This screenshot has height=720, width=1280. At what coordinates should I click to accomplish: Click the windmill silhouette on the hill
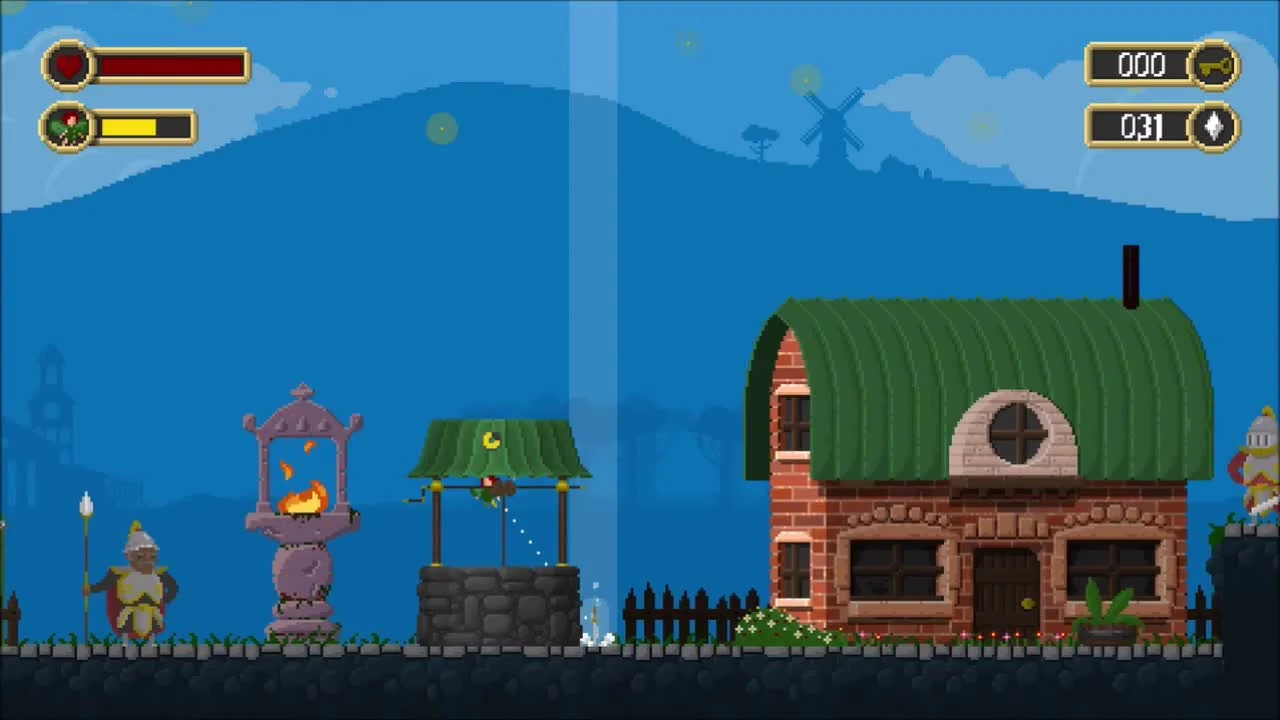point(832,120)
